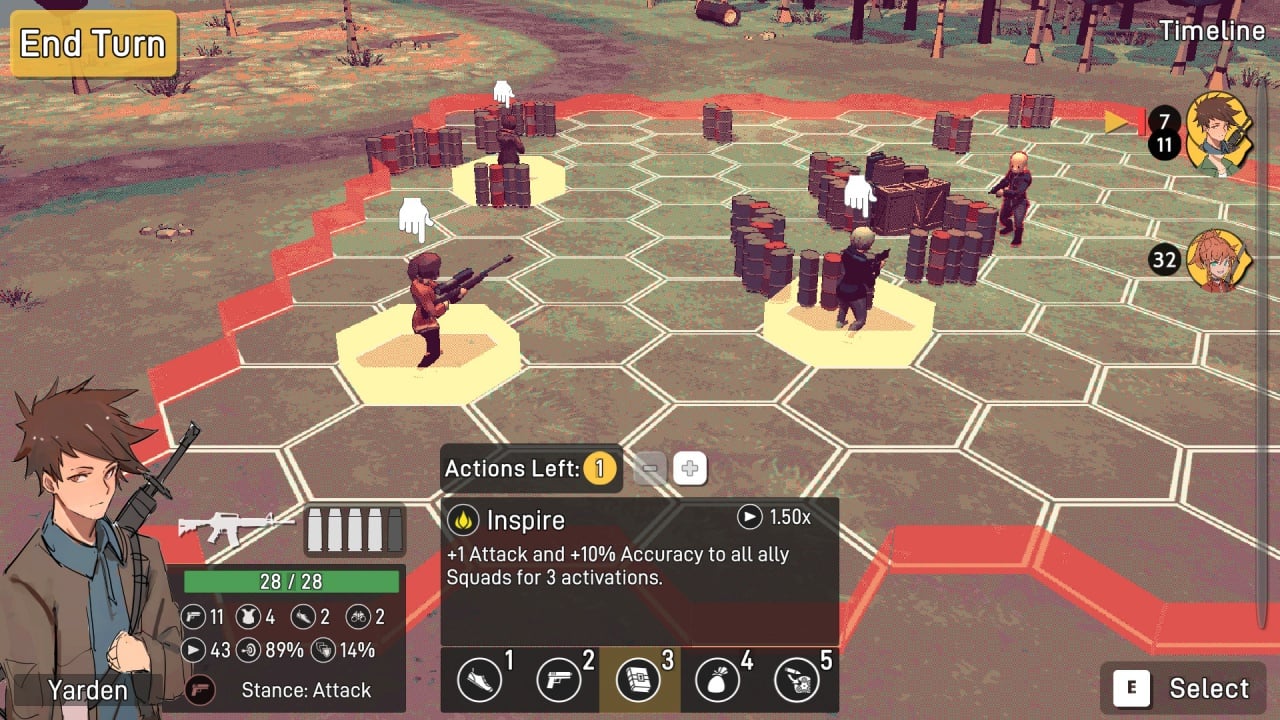Open the item bag action
This screenshot has width=1280, height=720.
coord(717,681)
